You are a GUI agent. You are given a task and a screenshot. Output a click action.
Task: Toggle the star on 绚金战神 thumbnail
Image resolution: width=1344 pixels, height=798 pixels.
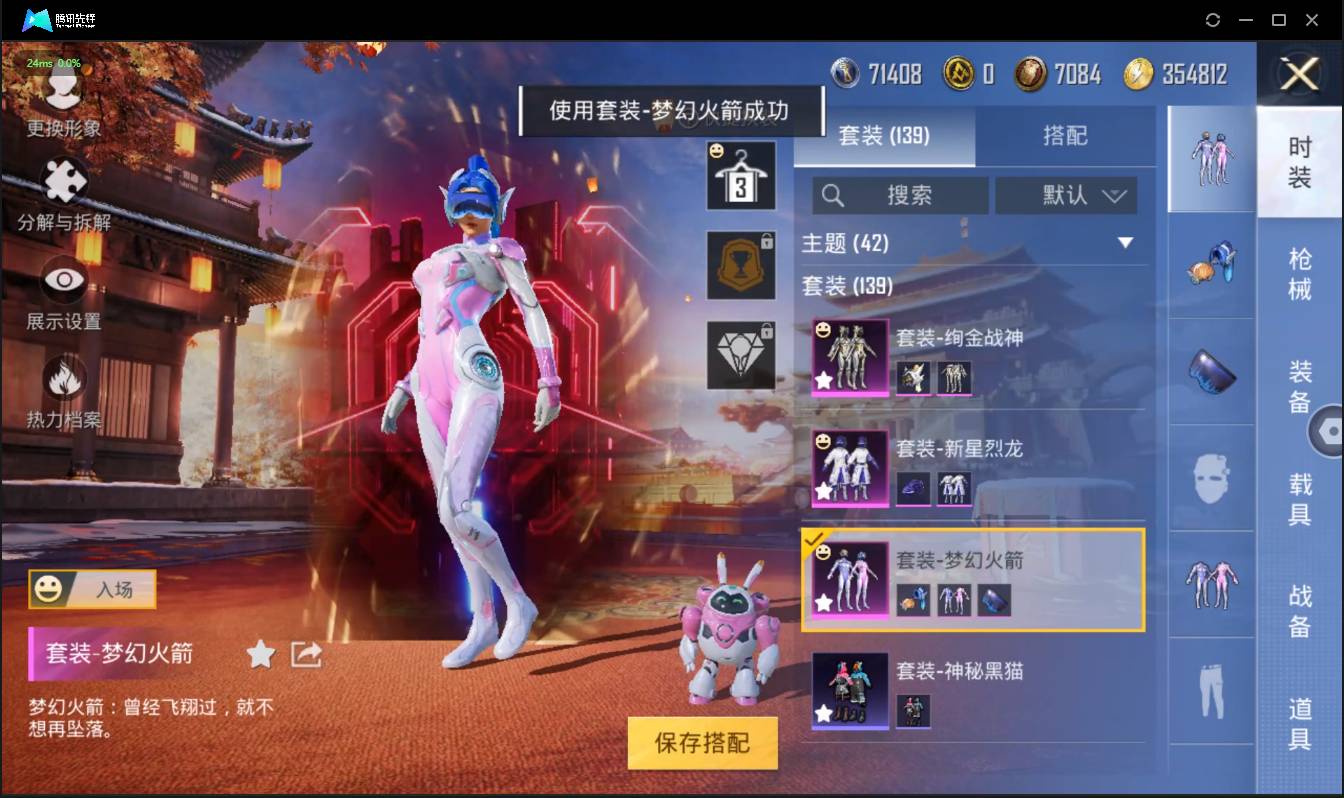[822, 379]
